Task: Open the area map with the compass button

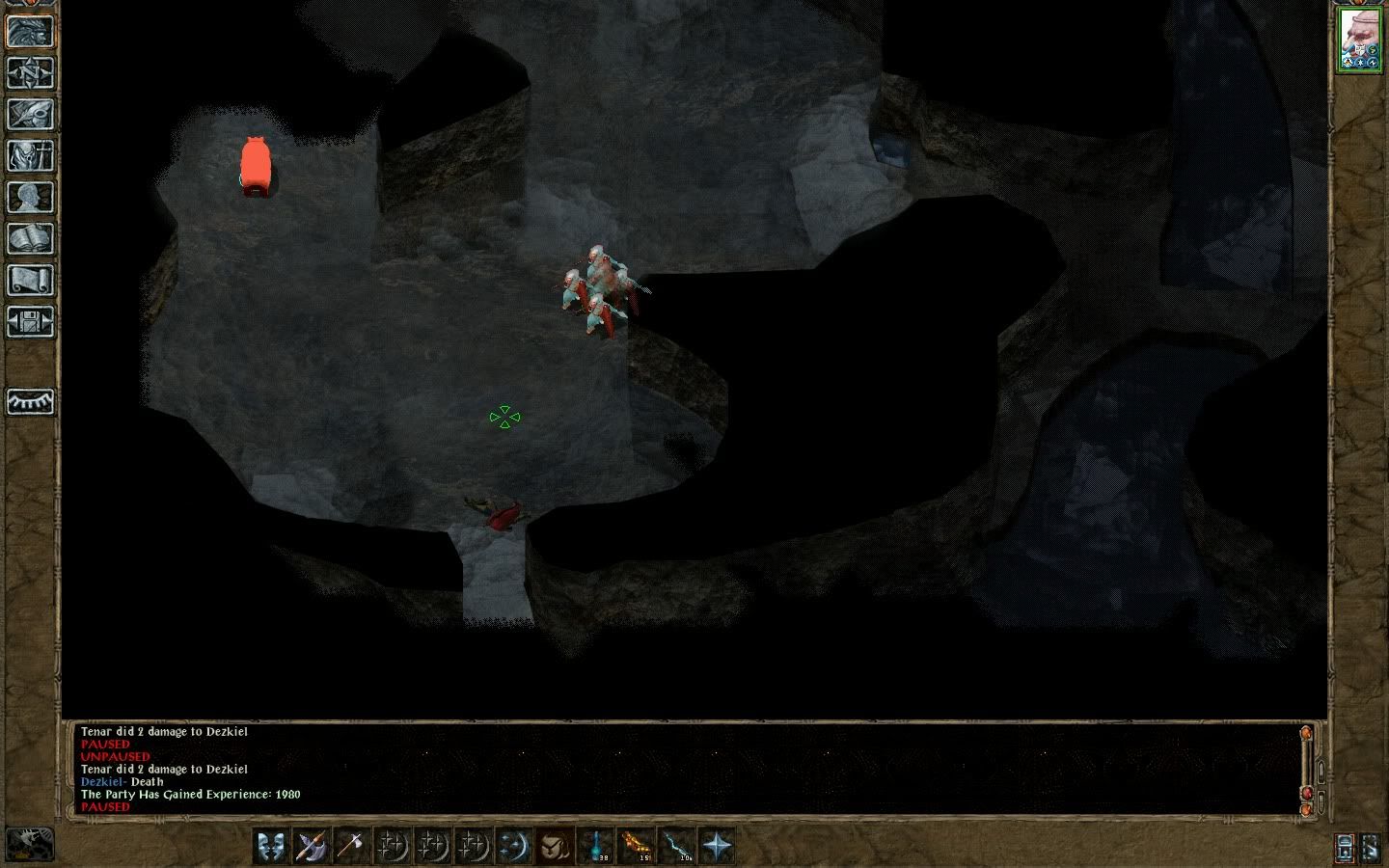Action: [30, 73]
